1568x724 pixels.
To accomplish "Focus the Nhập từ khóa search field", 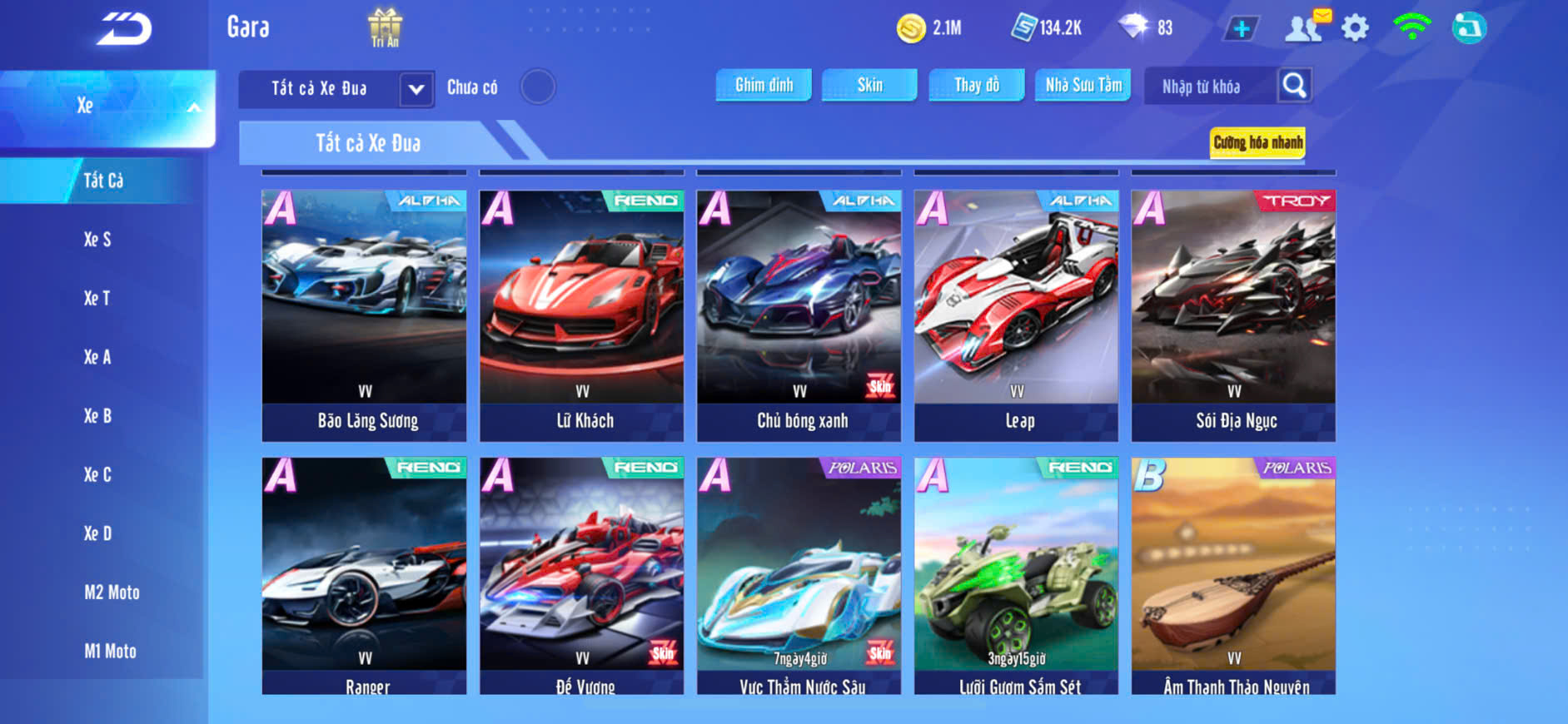I will pyautogui.click(x=1209, y=87).
